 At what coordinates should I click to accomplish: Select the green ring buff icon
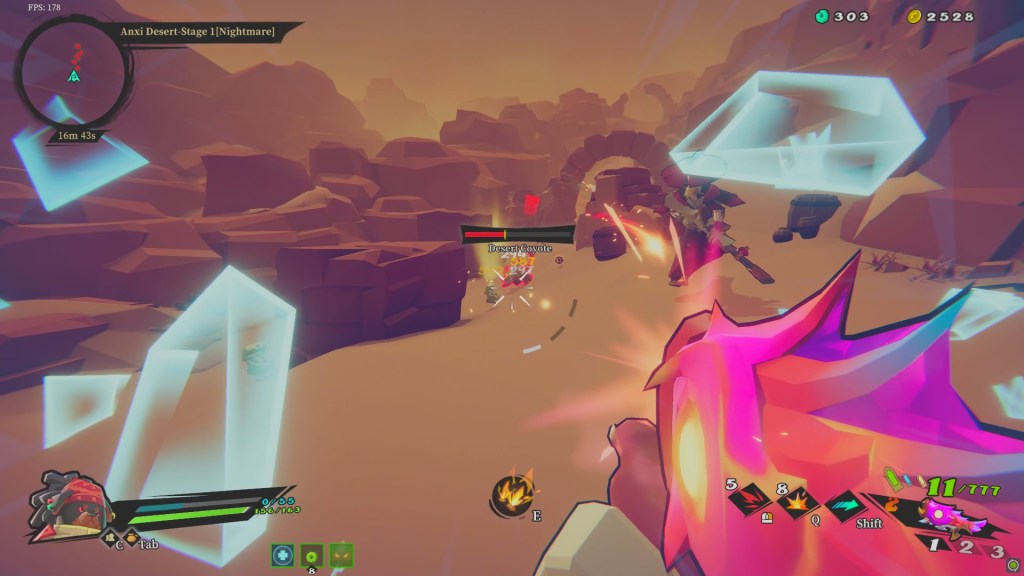point(312,555)
